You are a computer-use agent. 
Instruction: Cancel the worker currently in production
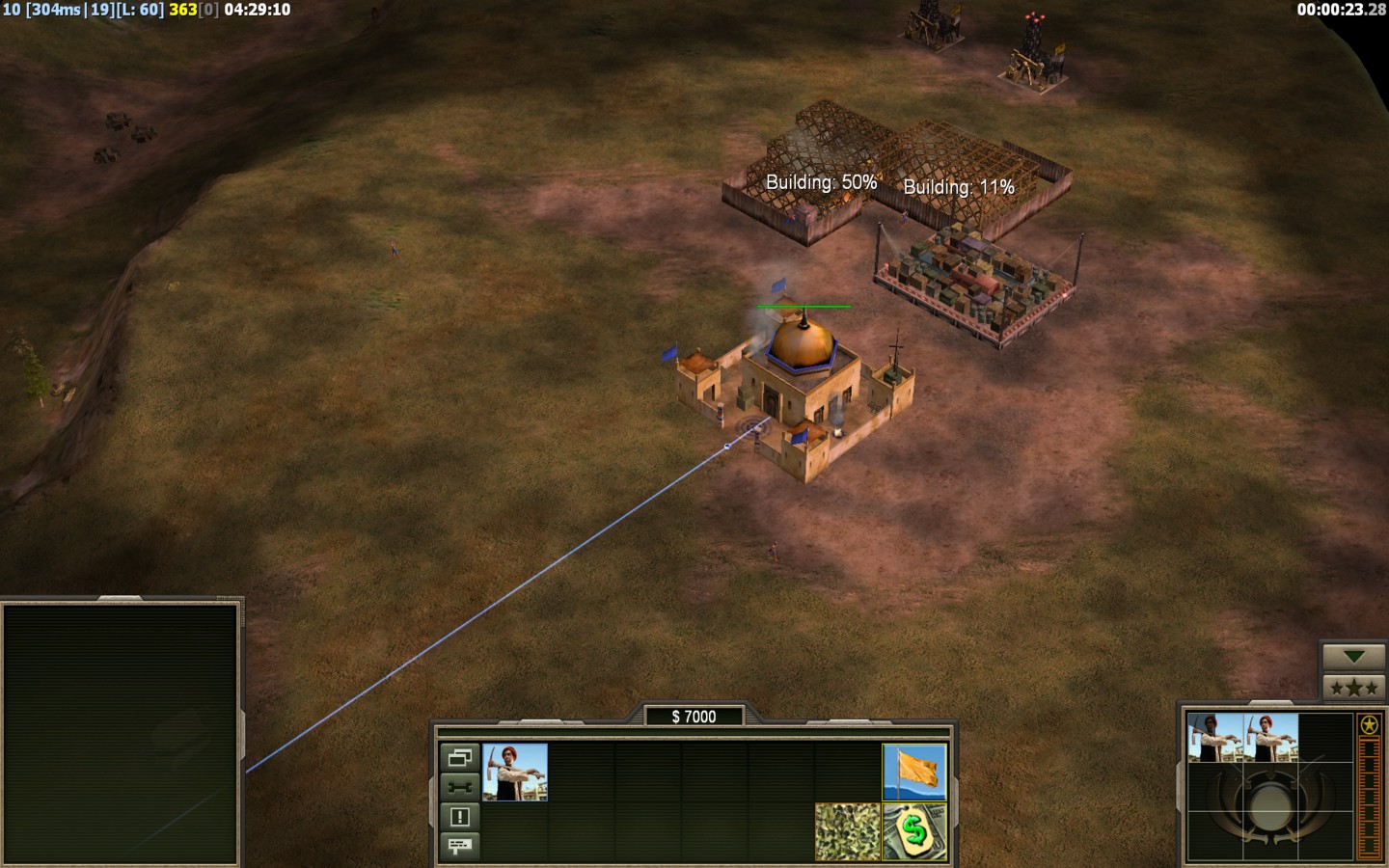click(1215, 738)
